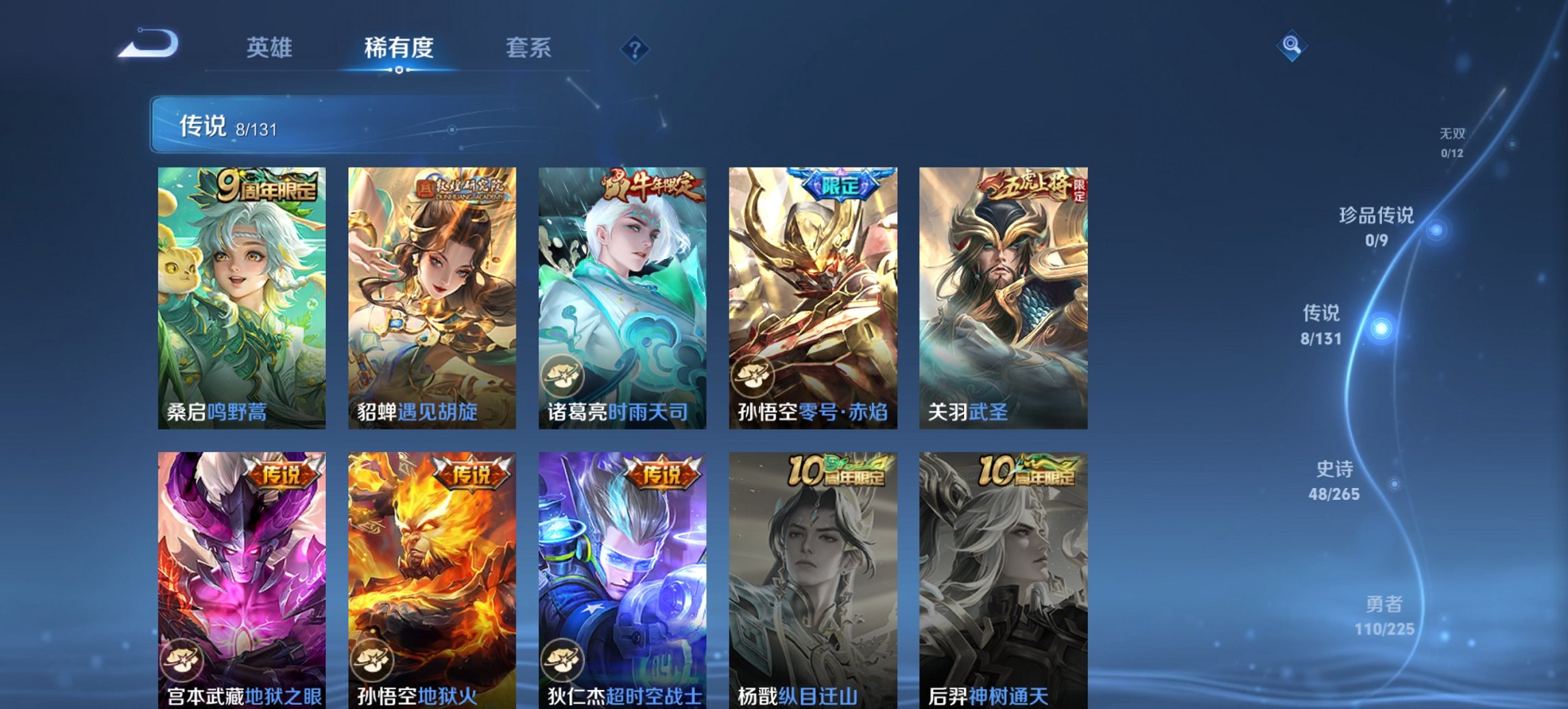Switch to the 英雄 tab
Viewport: 1568px width, 709px height.
271,47
